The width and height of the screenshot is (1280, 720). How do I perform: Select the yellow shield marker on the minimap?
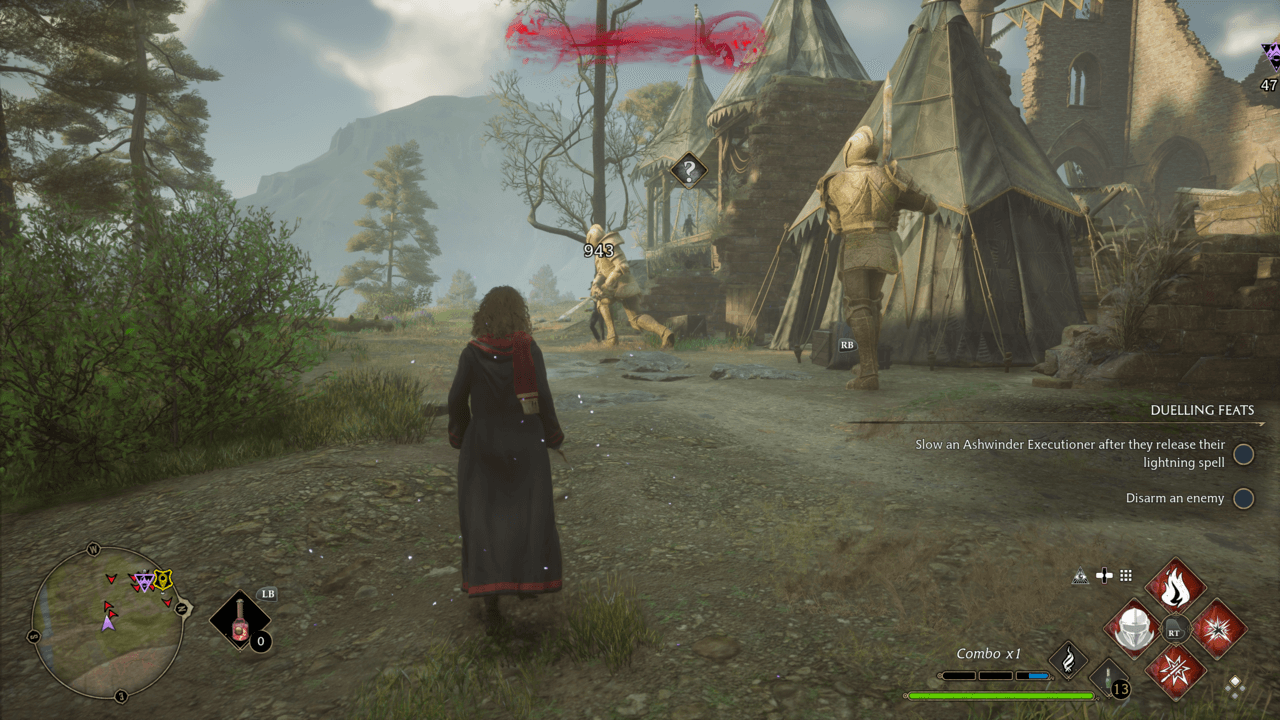coord(162,580)
